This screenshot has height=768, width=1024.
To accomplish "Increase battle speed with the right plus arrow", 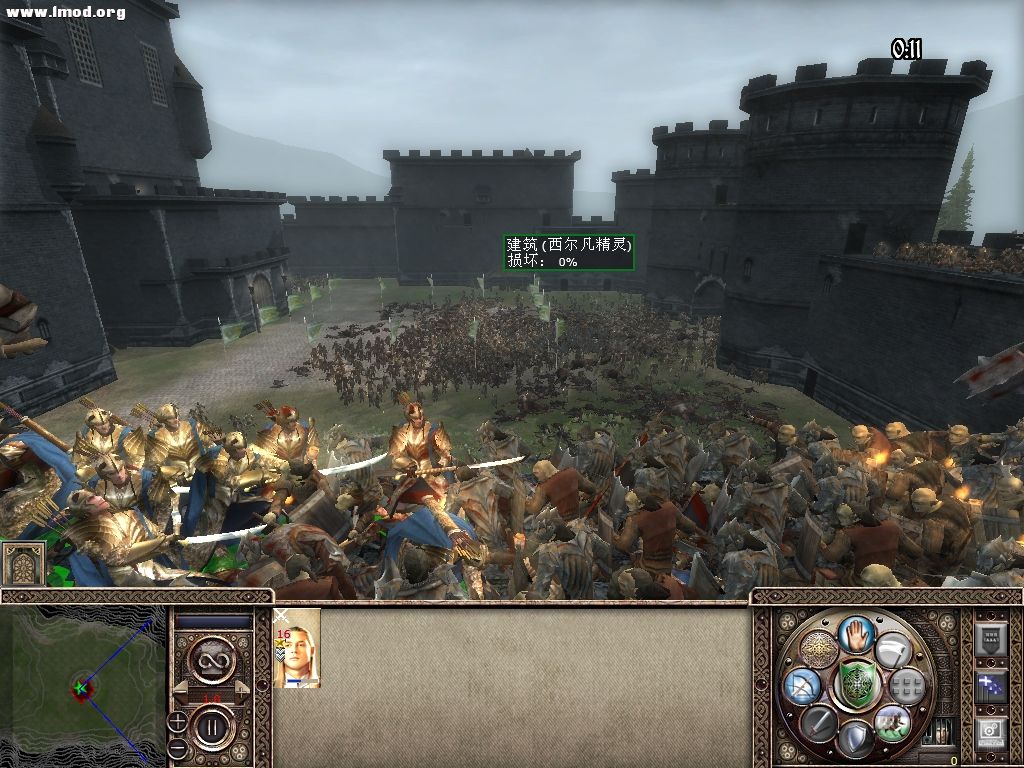I will coord(241,690).
